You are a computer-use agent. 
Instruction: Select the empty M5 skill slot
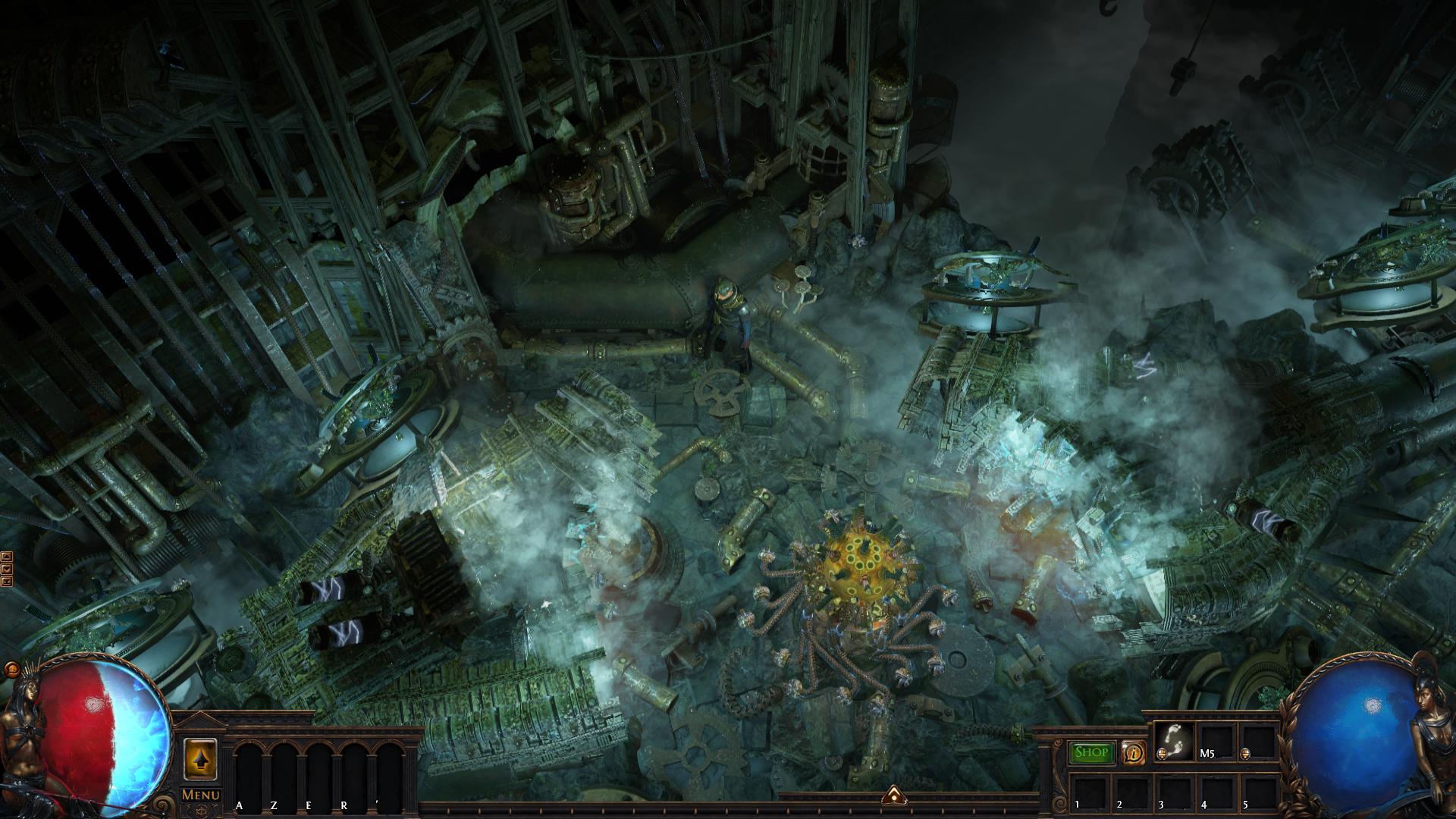point(1216,741)
